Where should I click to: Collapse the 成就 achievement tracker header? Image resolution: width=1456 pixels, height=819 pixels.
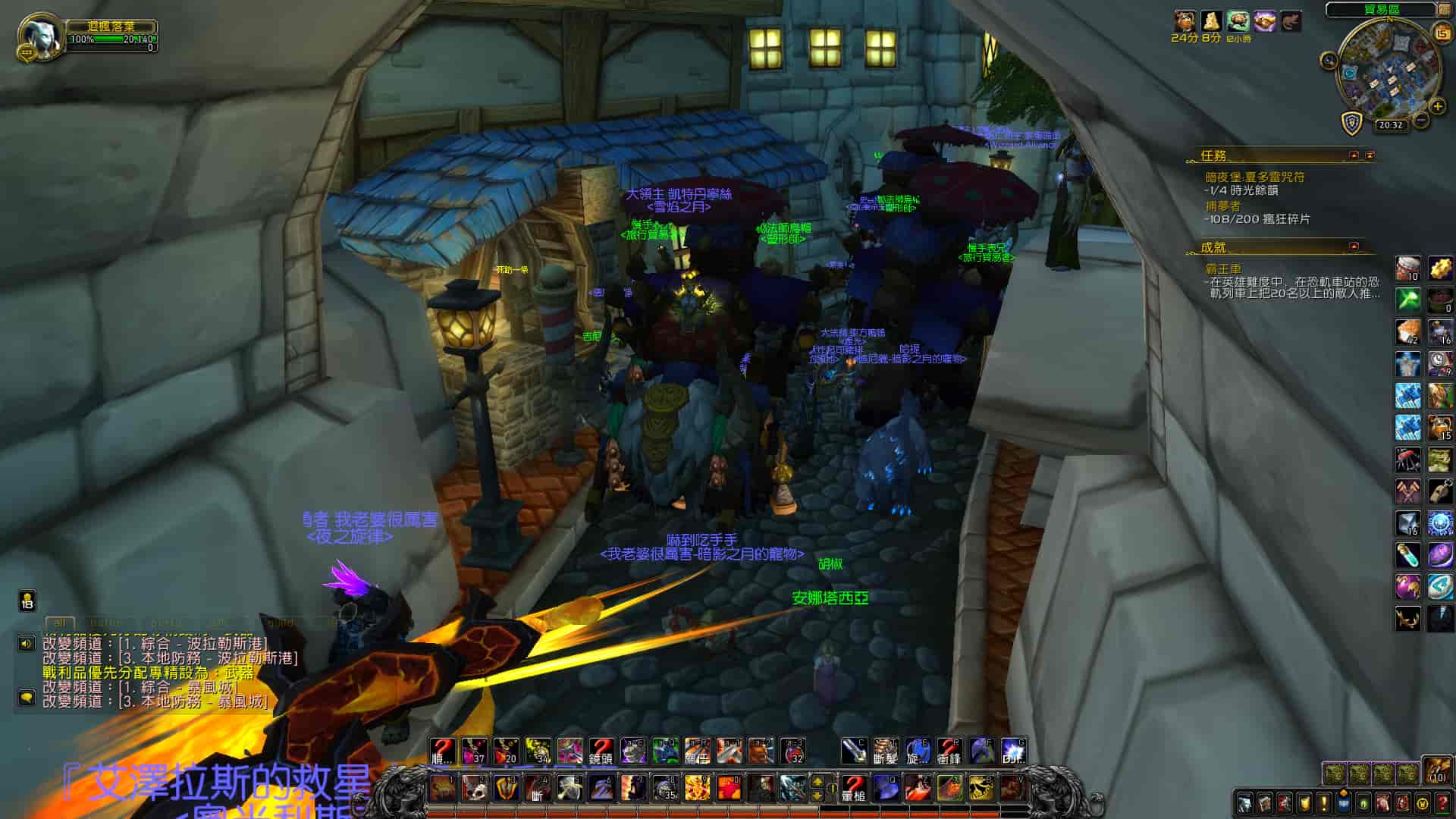coord(1354,246)
